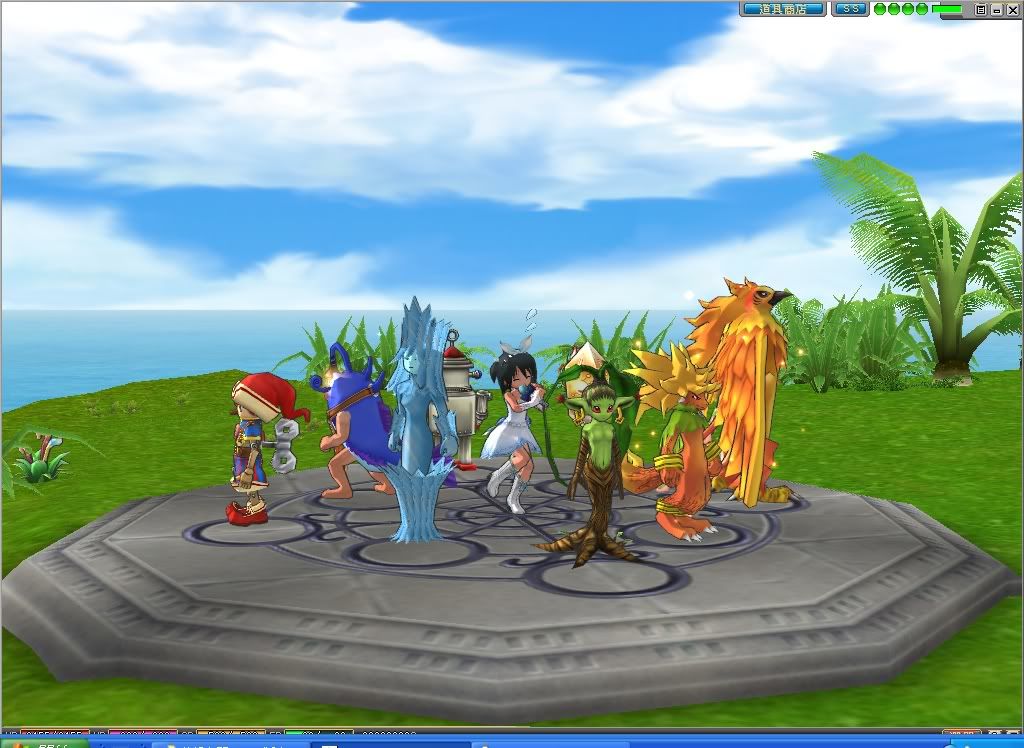Open the game menu list icon

pyautogui.click(x=981, y=9)
